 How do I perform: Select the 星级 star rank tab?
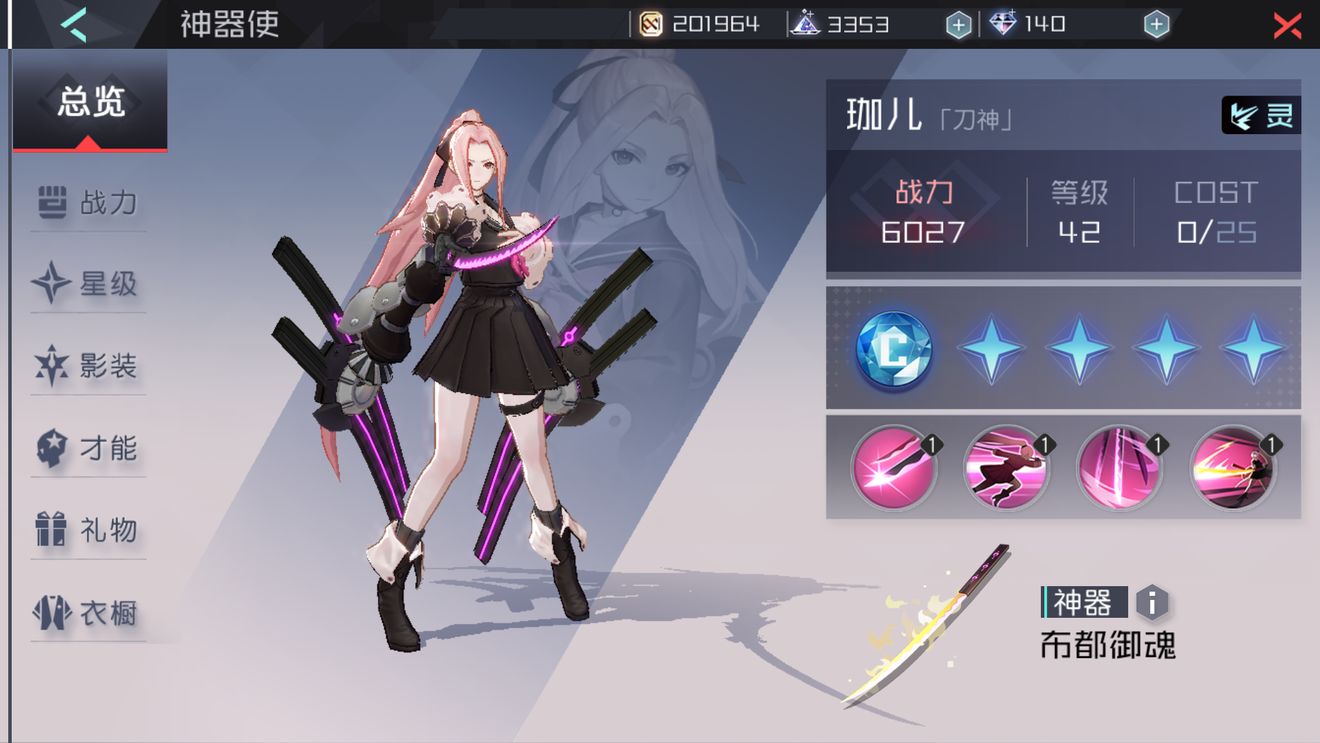pyautogui.click(x=88, y=285)
